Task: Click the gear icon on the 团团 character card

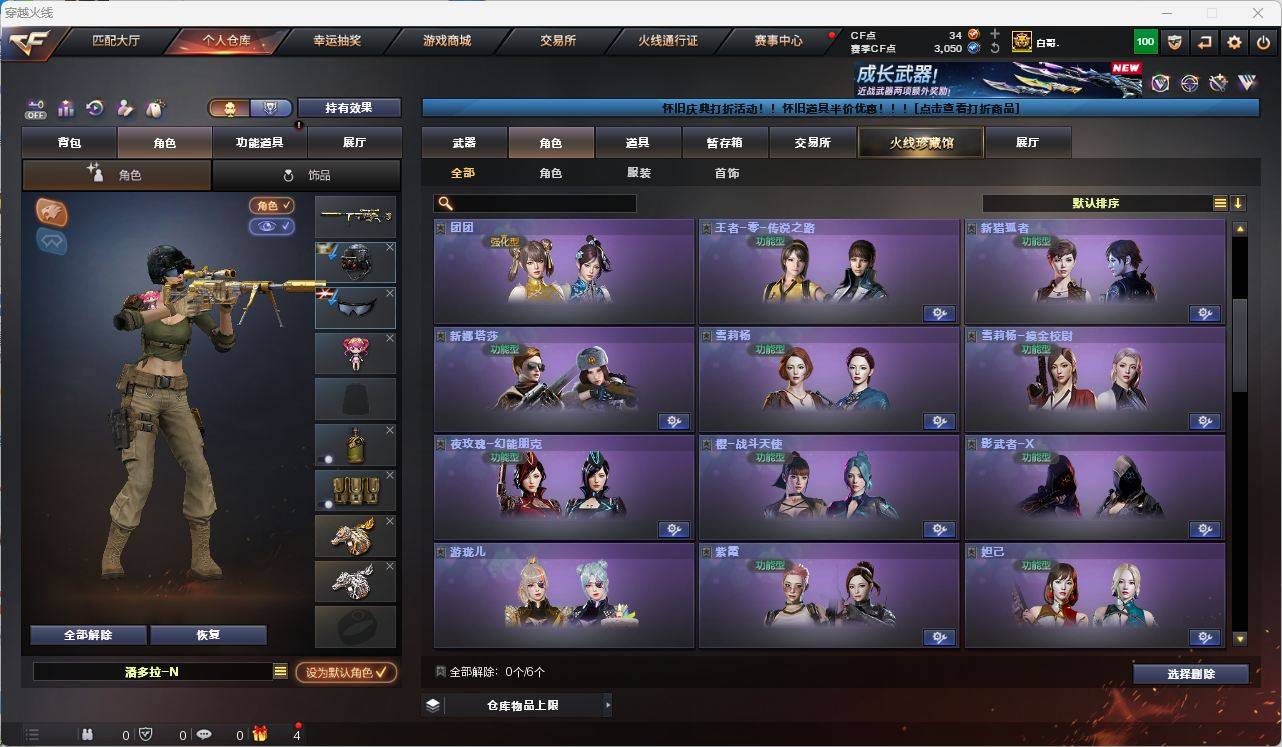Action: pos(674,313)
